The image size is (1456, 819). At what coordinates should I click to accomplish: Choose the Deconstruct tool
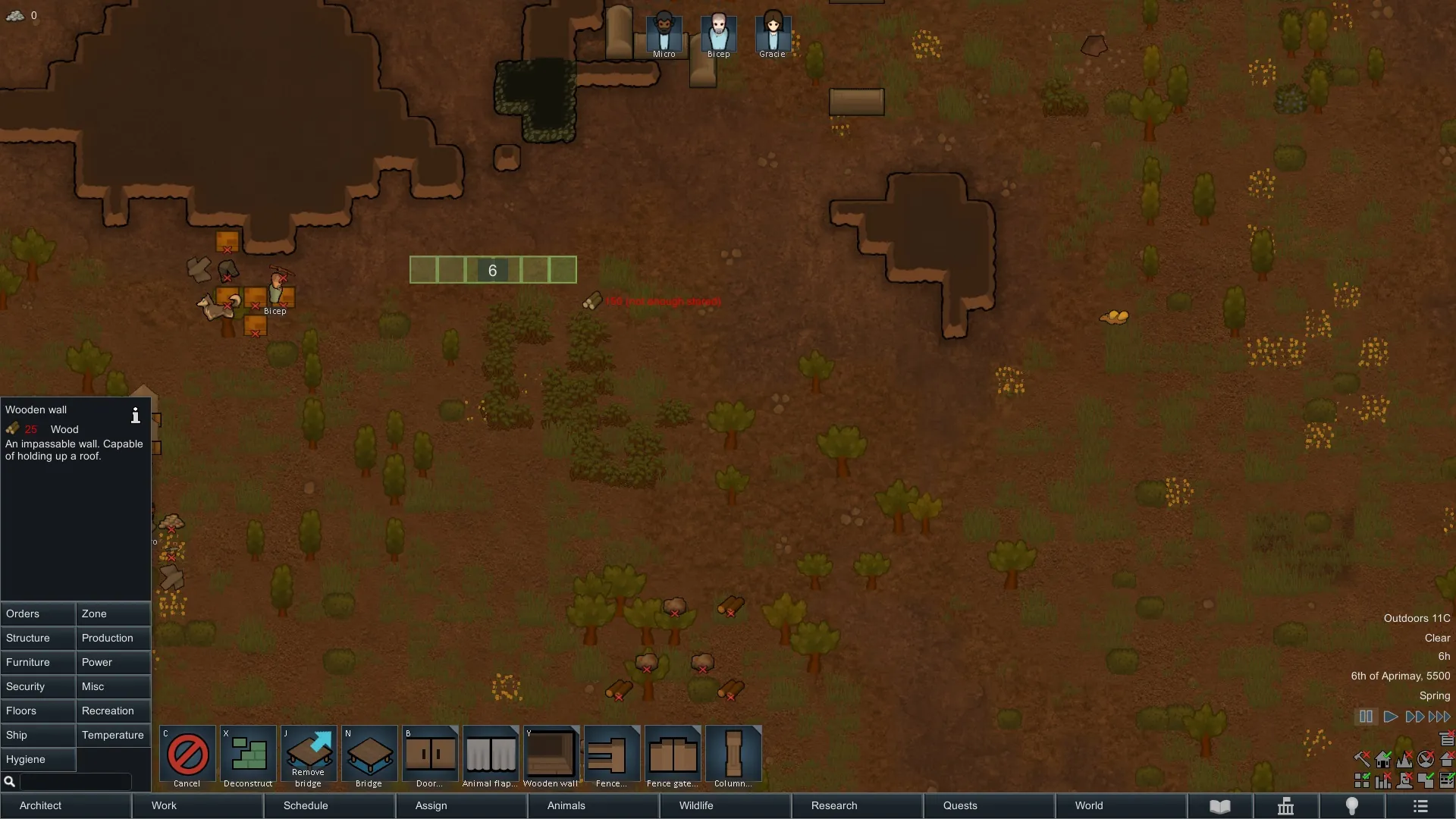[x=248, y=757]
